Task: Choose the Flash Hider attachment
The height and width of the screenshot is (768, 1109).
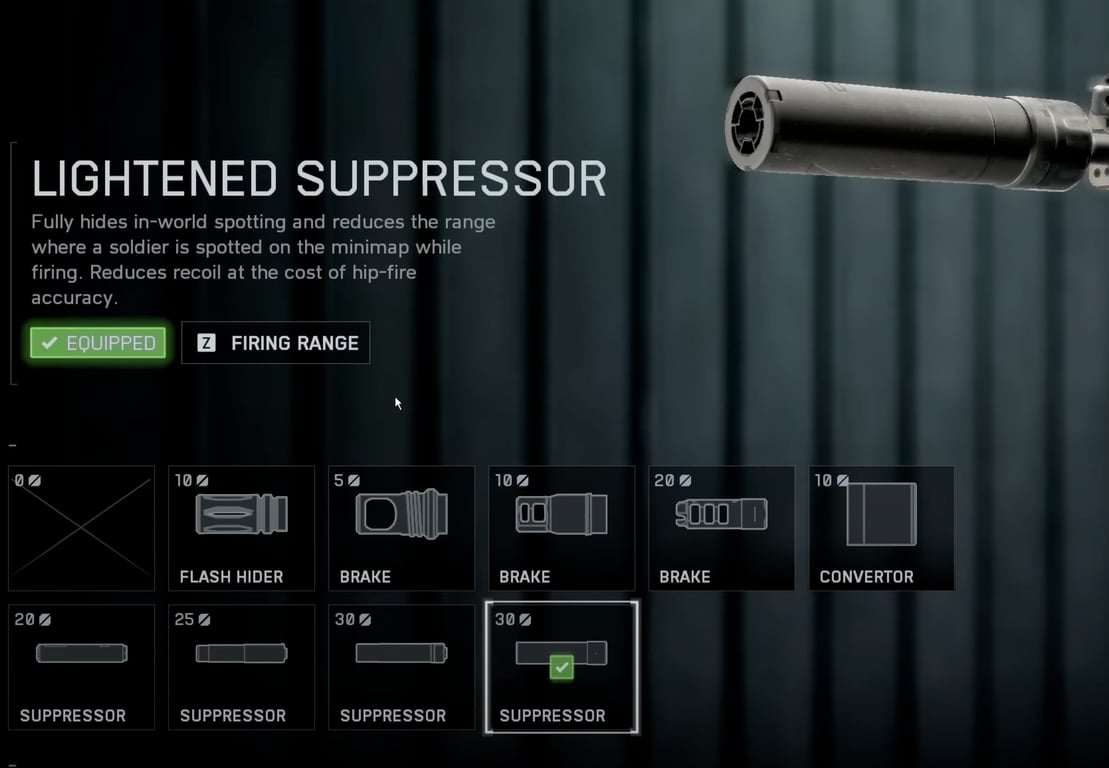Action: tap(242, 528)
